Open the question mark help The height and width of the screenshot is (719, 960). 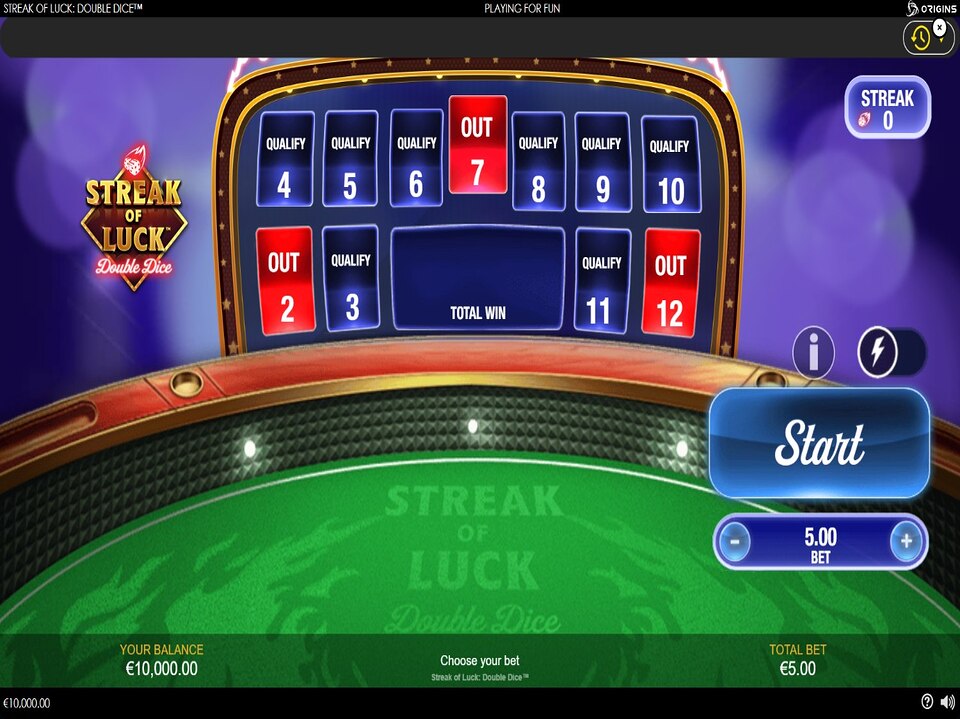927,702
